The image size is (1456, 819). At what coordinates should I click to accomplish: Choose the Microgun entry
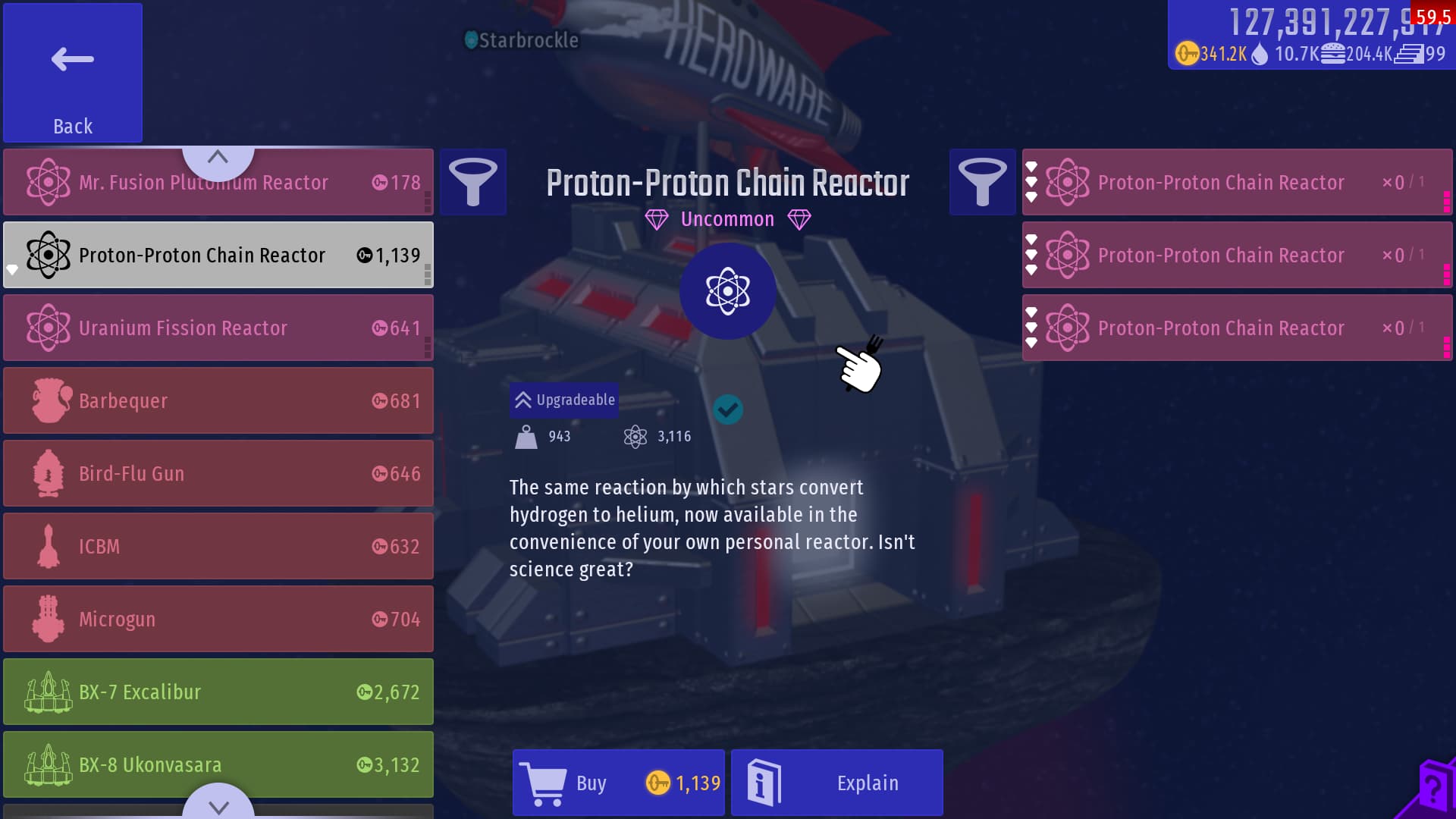click(x=218, y=619)
